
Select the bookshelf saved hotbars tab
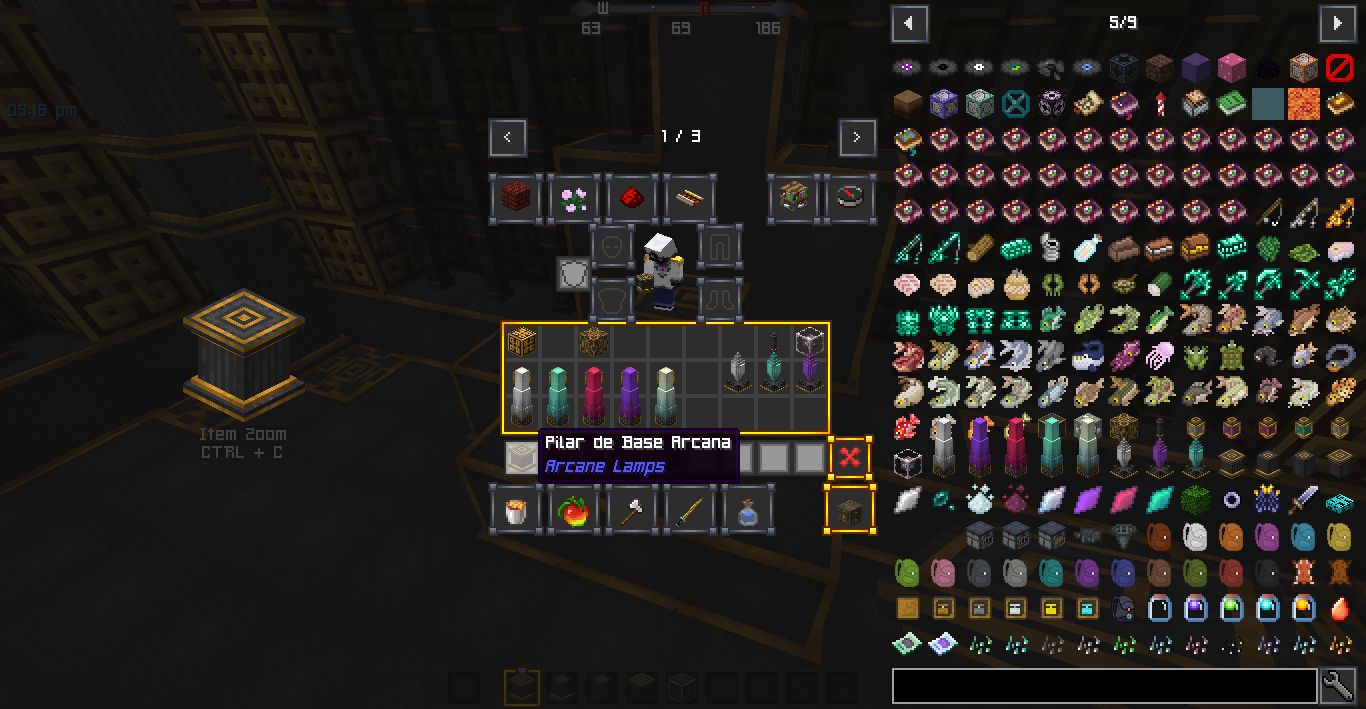(794, 197)
